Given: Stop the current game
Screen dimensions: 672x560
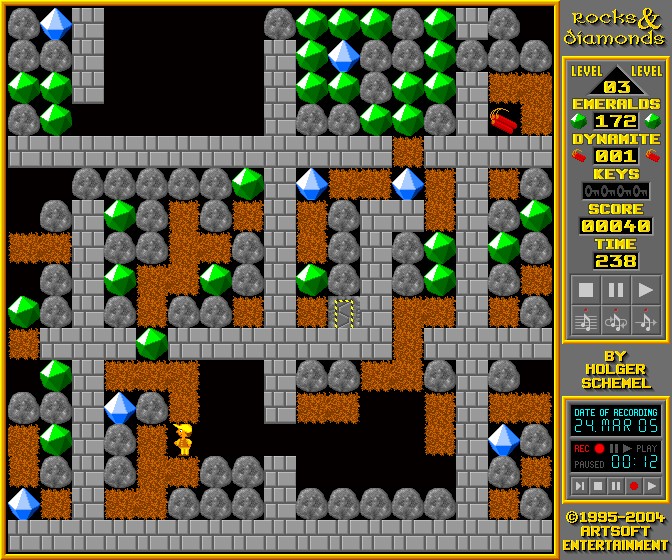Looking at the screenshot, I should point(586,290).
